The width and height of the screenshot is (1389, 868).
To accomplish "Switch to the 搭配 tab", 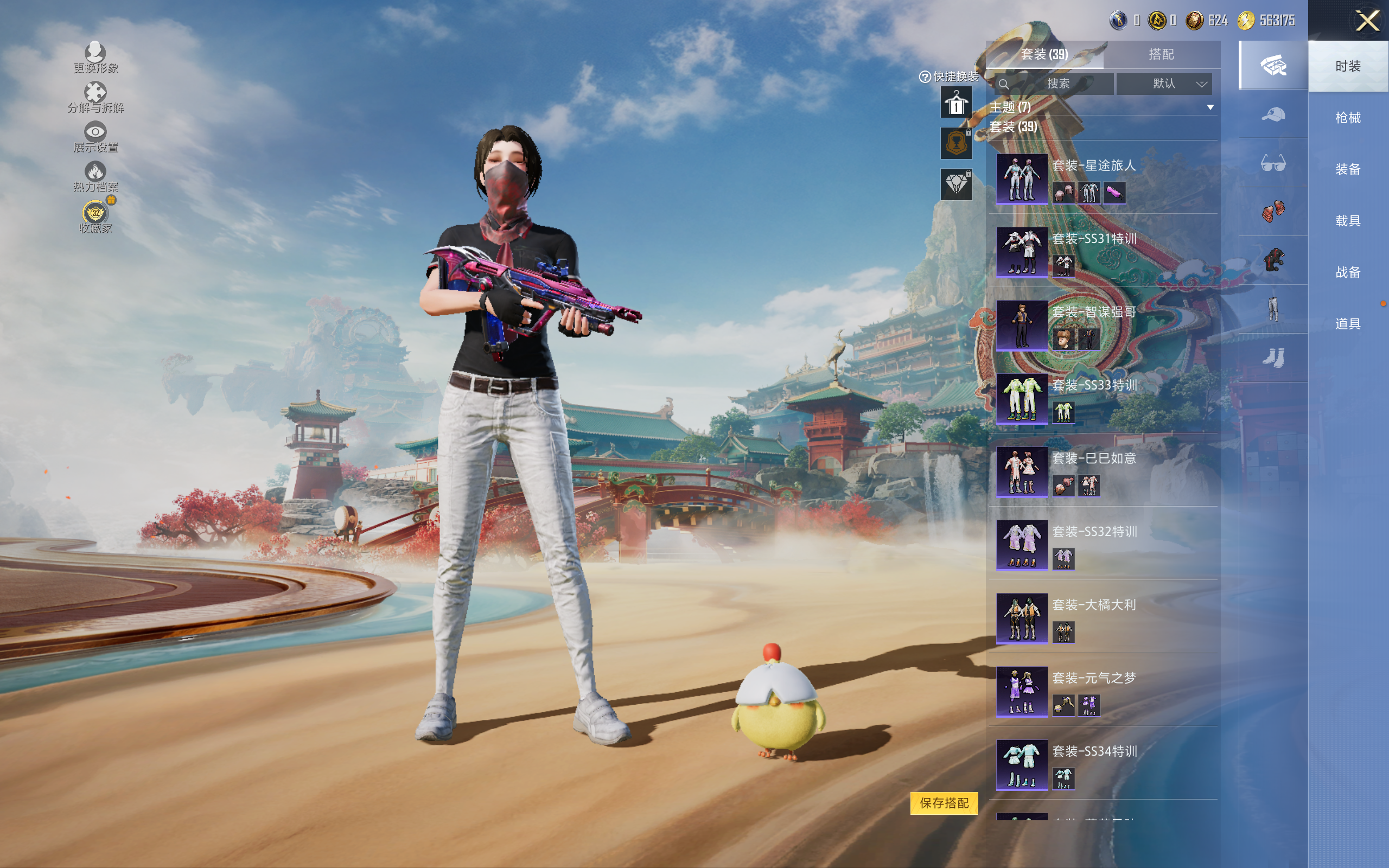I will 1161,55.
